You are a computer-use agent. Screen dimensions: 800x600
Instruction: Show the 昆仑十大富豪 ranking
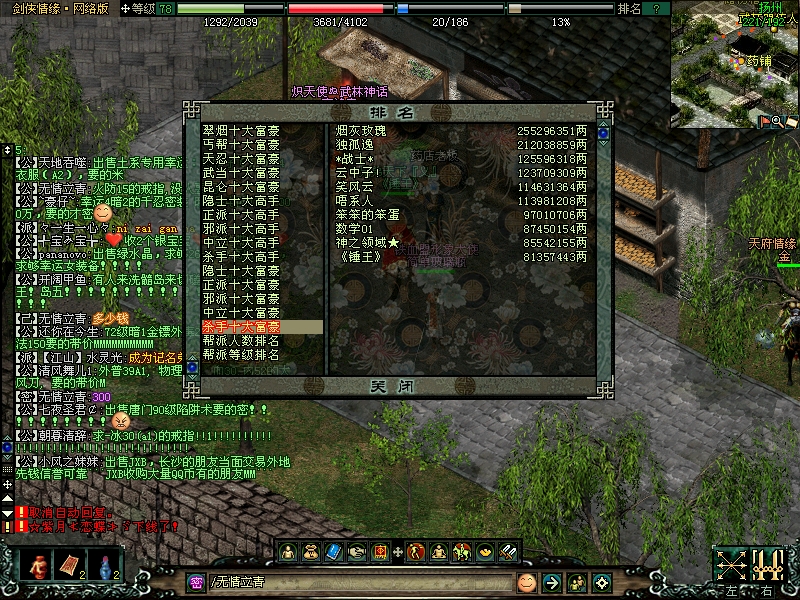[241, 187]
